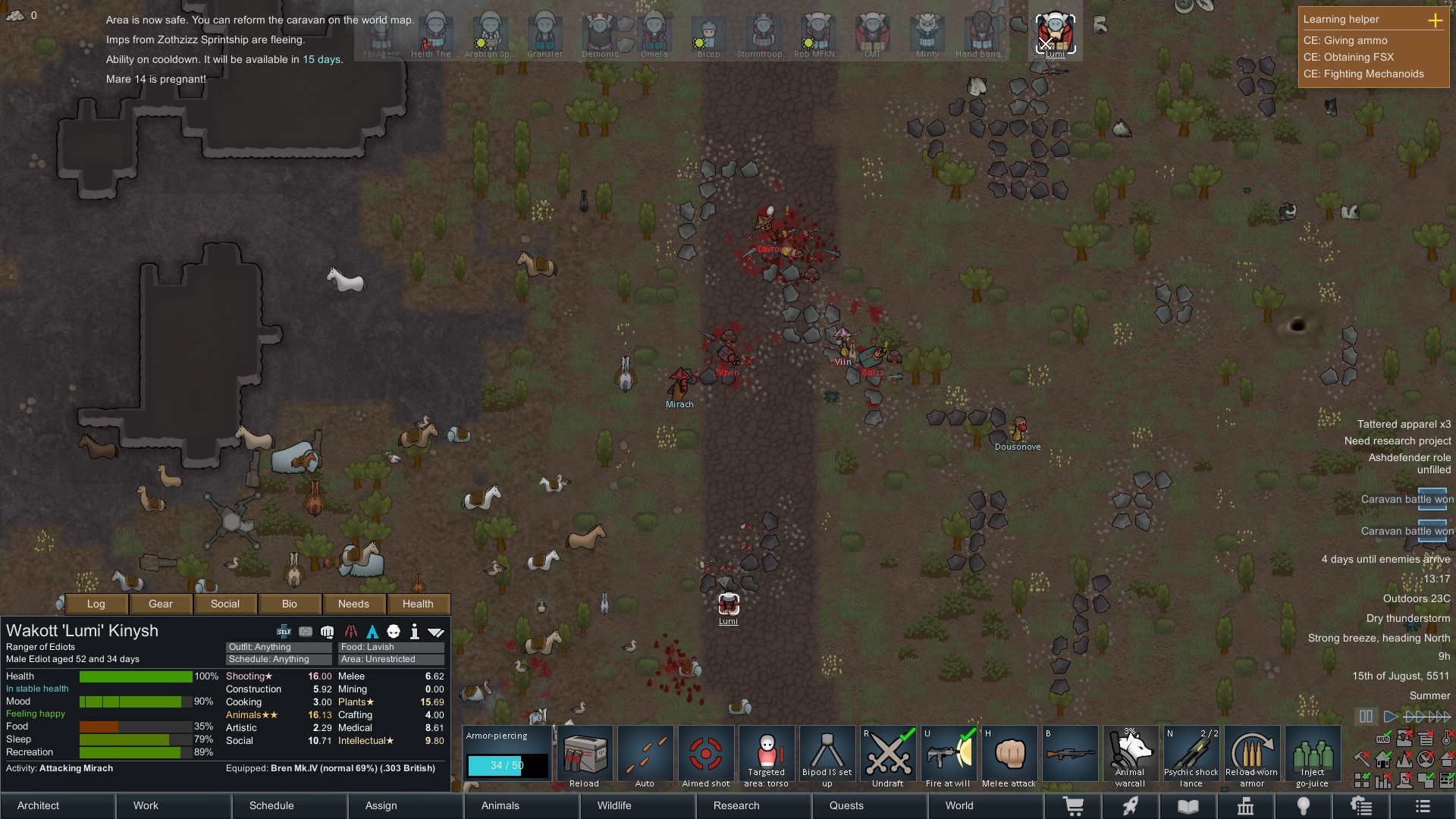The height and width of the screenshot is (819, 1456).
Task: Select the Aimed shot combat gizmo
Action: click(x=706, y=753)
